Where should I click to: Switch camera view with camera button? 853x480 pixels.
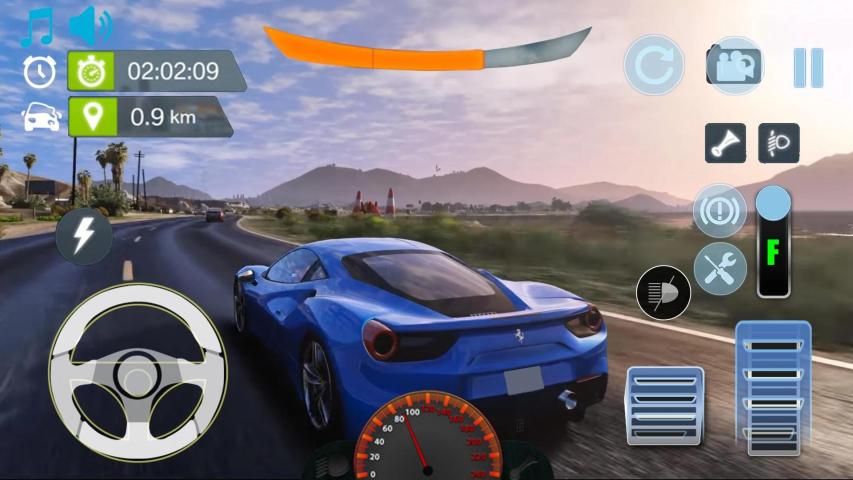[735, 66]
